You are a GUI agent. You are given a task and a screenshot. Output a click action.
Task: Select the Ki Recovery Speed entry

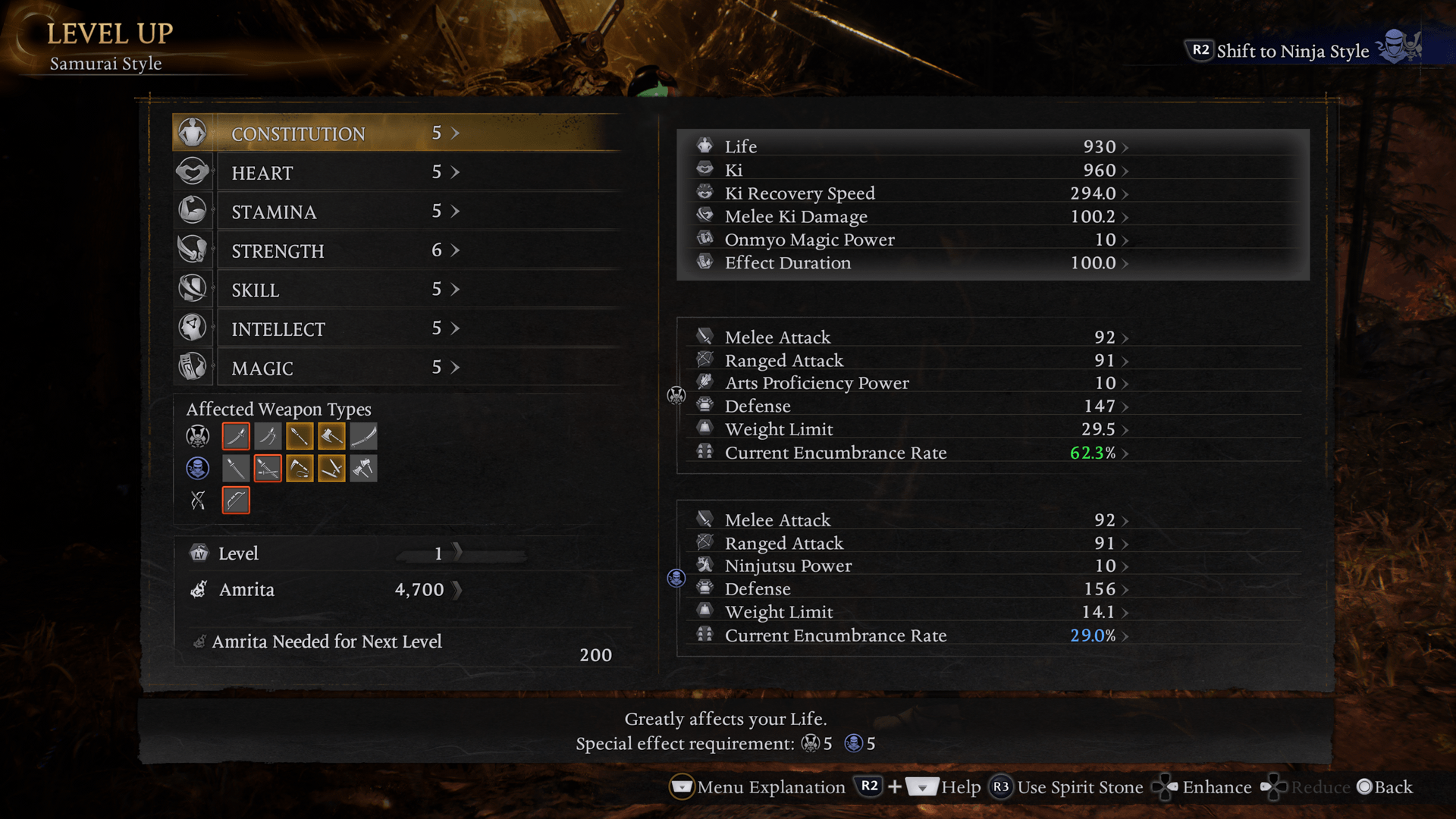pos(910,193)
